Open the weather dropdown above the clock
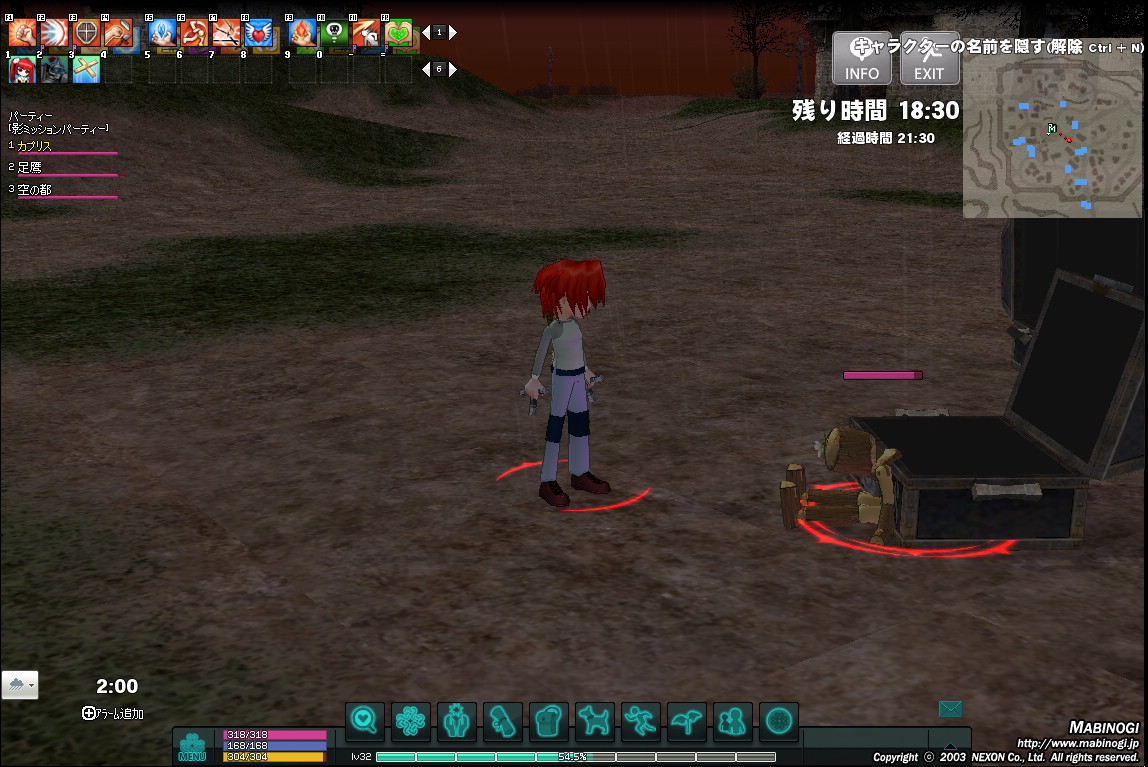The width and height of the screenshot is (1148, 767). pyautogui.click(x=20, y=685)
